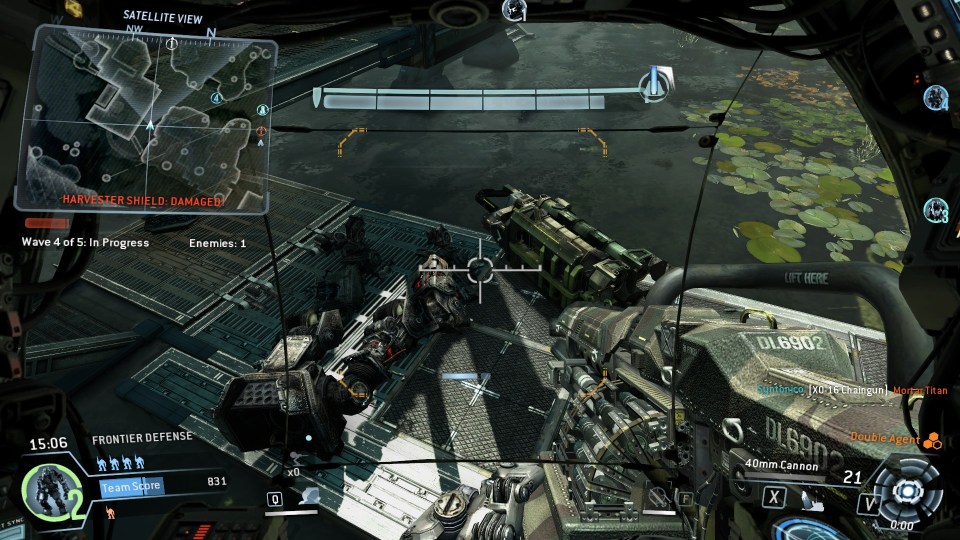The width and height of the screenshot is (960, 540).
Task: Activate the titan core ability dial
Action: tap(906, 490)
